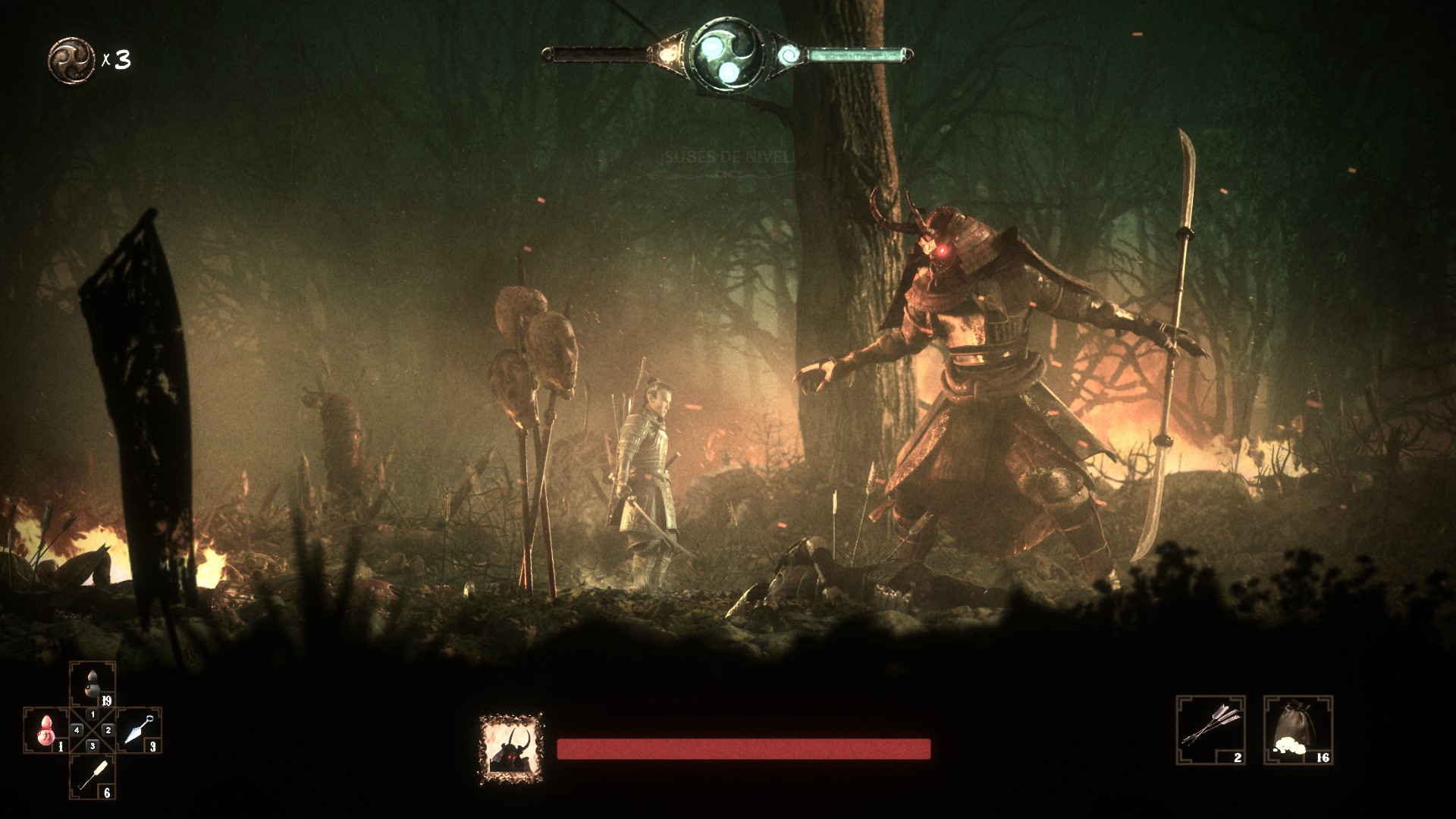This screenshot has width=1456, height=819.
Task: Open the coin pouch slot
Action: (x=1298, y=730)
